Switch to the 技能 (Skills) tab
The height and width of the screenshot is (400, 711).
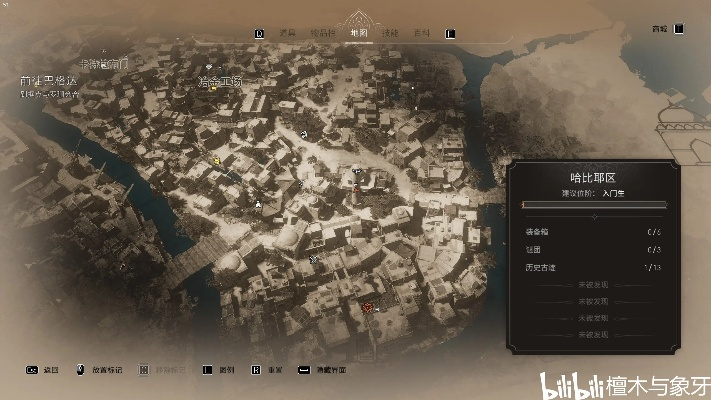pyautogui.click(x=390, y=33)
